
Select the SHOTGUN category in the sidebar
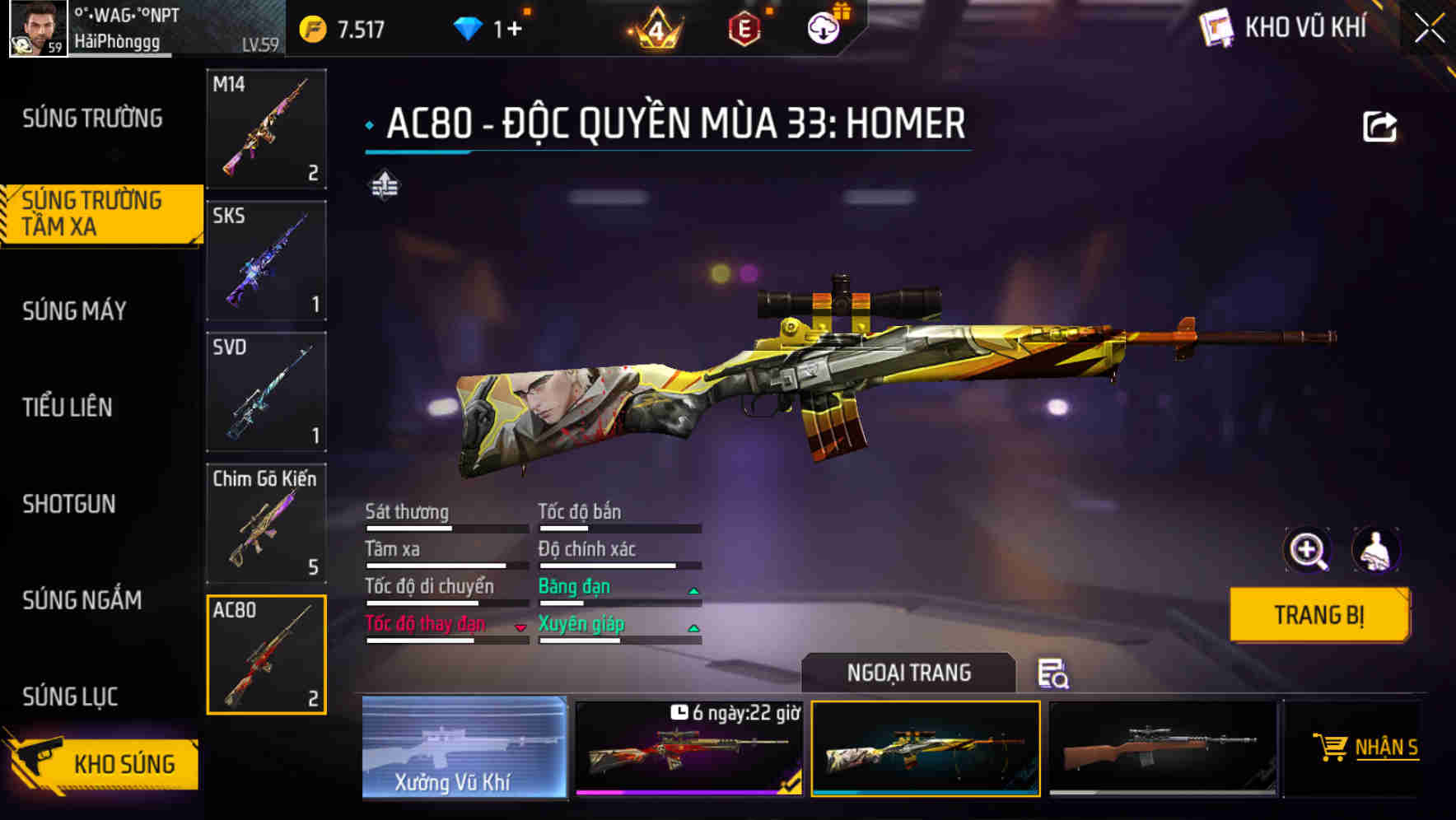[x=70, y=504]
